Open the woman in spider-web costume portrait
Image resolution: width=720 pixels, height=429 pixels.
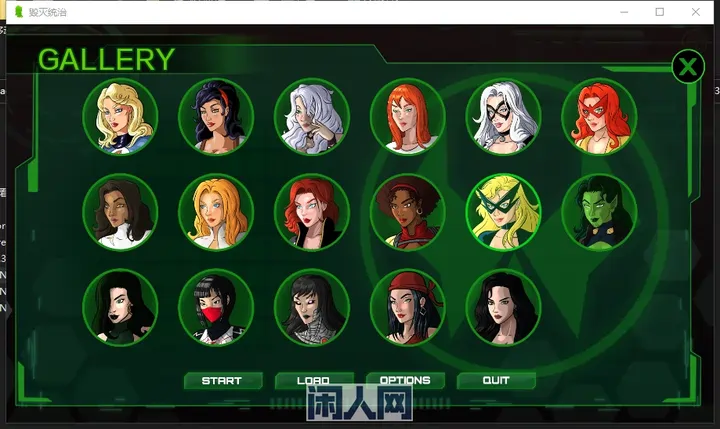click(x=312, y=307)
